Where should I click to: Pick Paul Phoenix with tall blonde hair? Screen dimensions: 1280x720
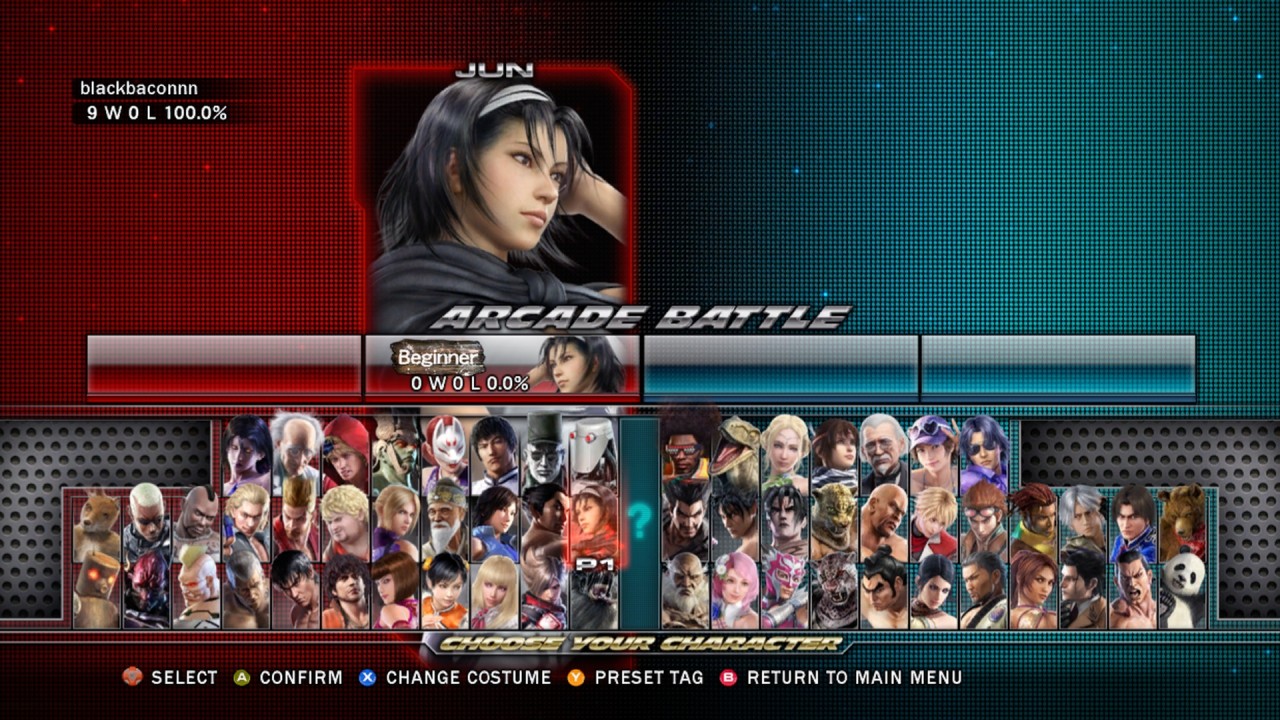tap(297, 520)
